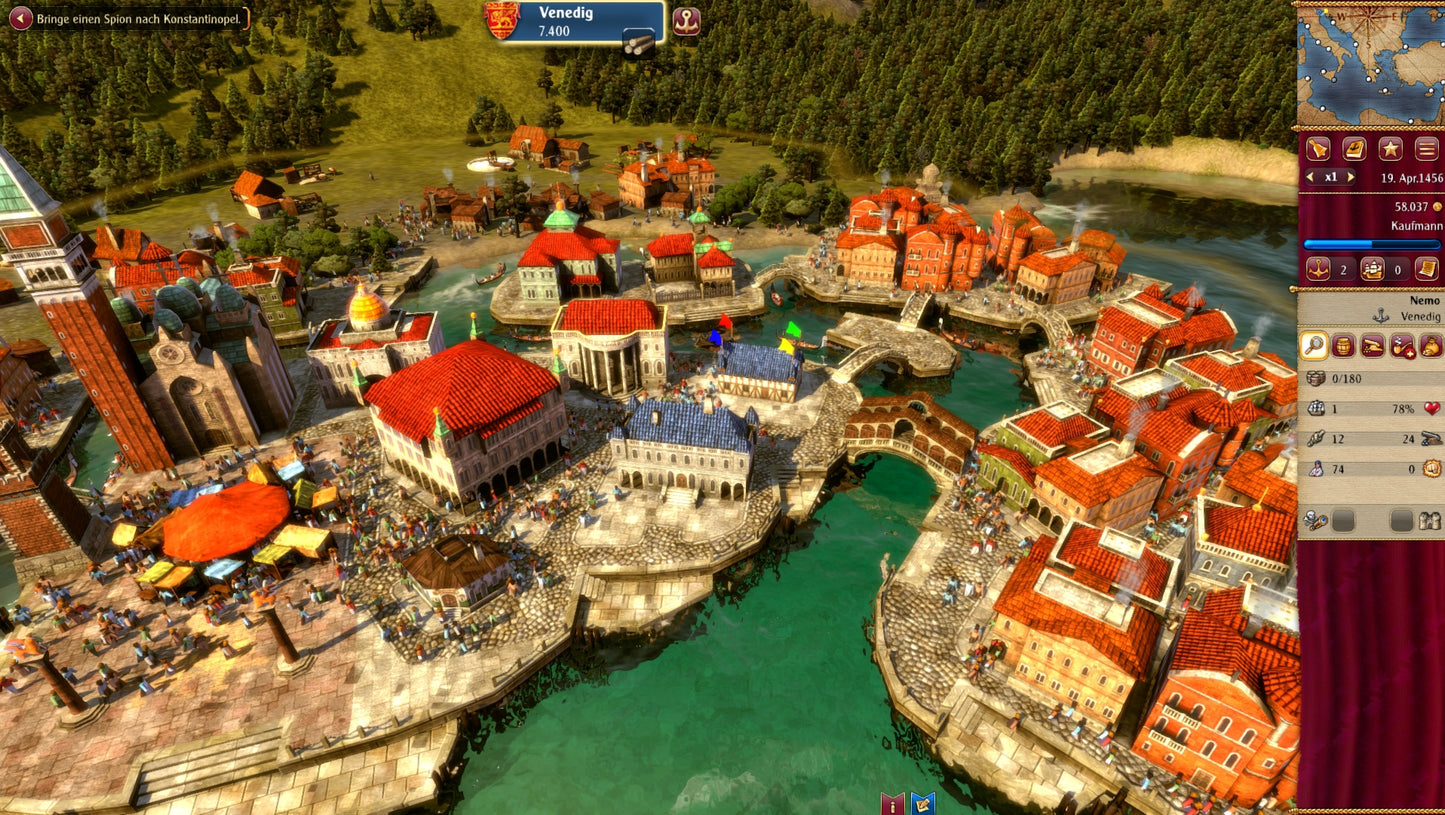Image resolution: width=1445 pixels, height=815 pixels.
Task: Open the main menu with three bars
Action: 1426,149
